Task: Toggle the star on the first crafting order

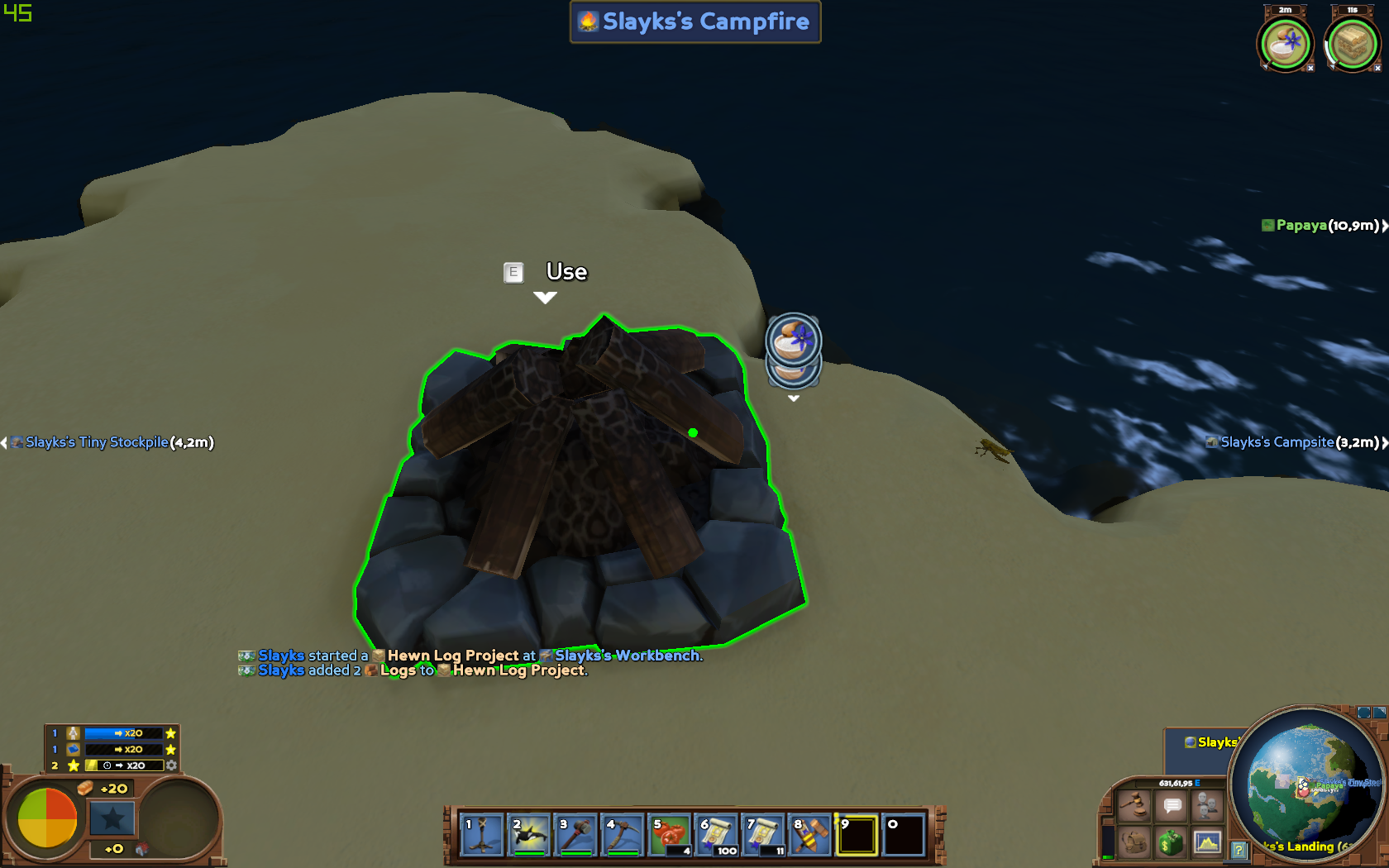Action: [x=170, y=733]
